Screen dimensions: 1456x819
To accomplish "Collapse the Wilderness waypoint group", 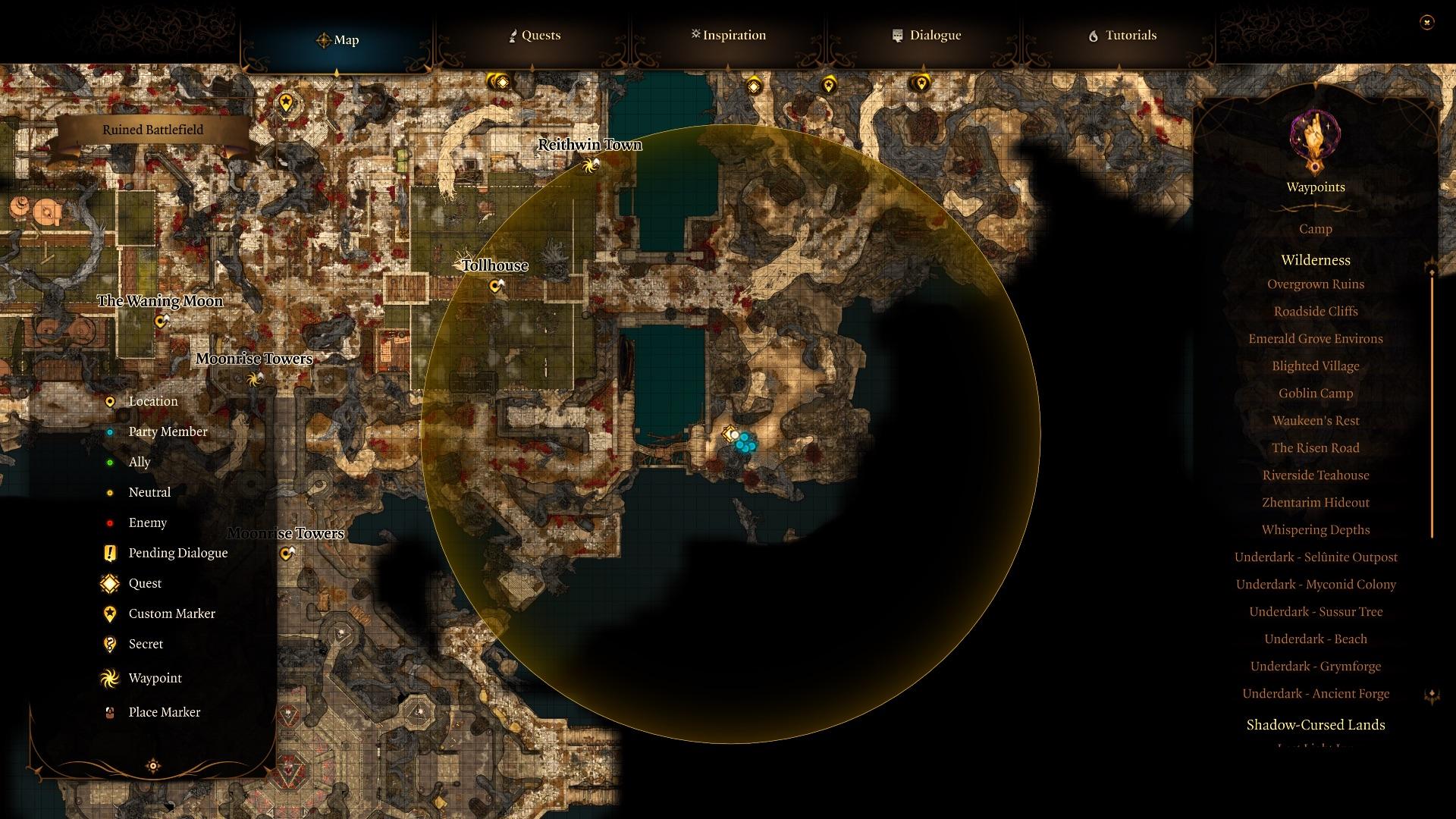I will tap(1315, 259).
